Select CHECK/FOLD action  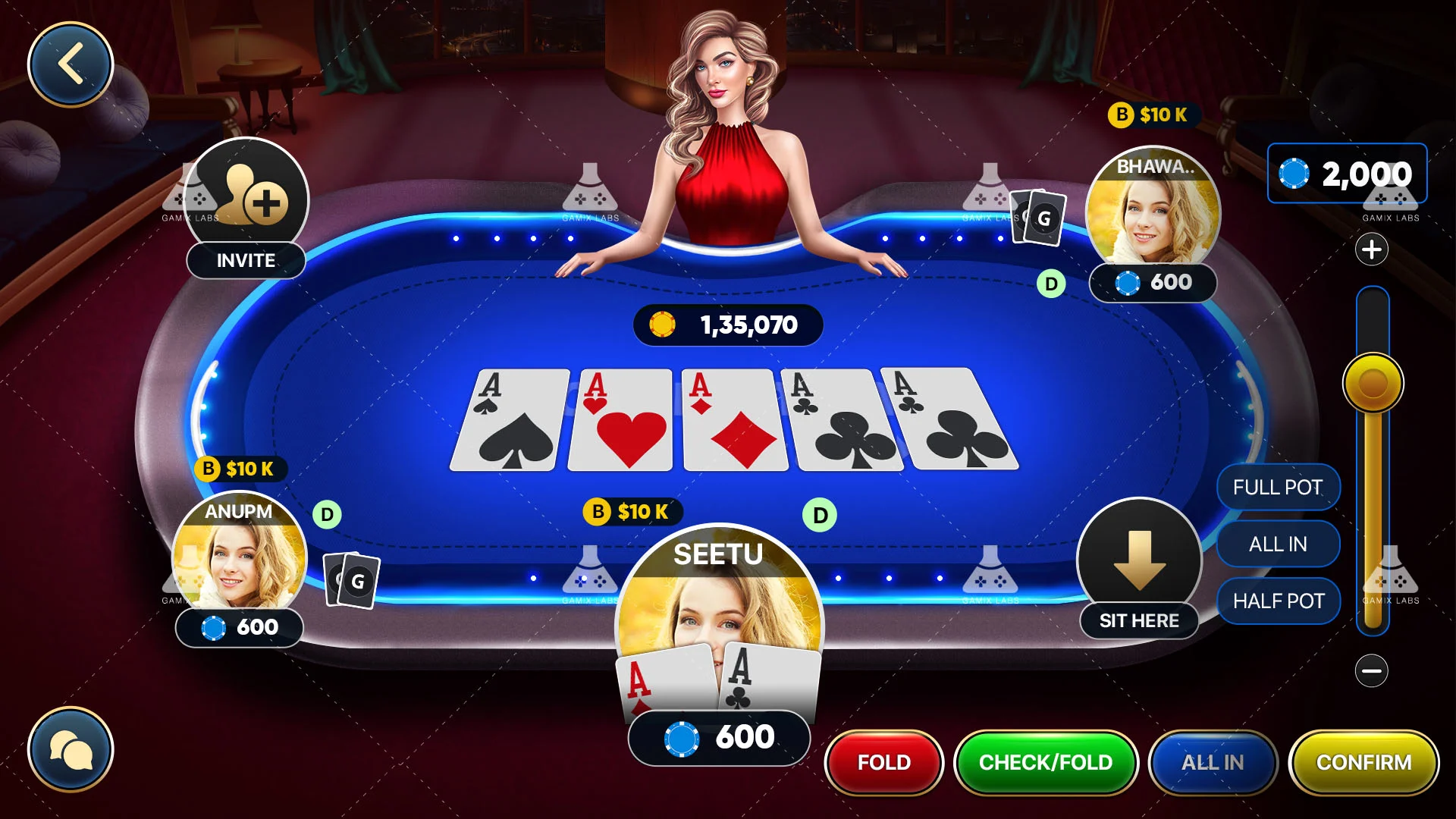[x=1046, y=763]
